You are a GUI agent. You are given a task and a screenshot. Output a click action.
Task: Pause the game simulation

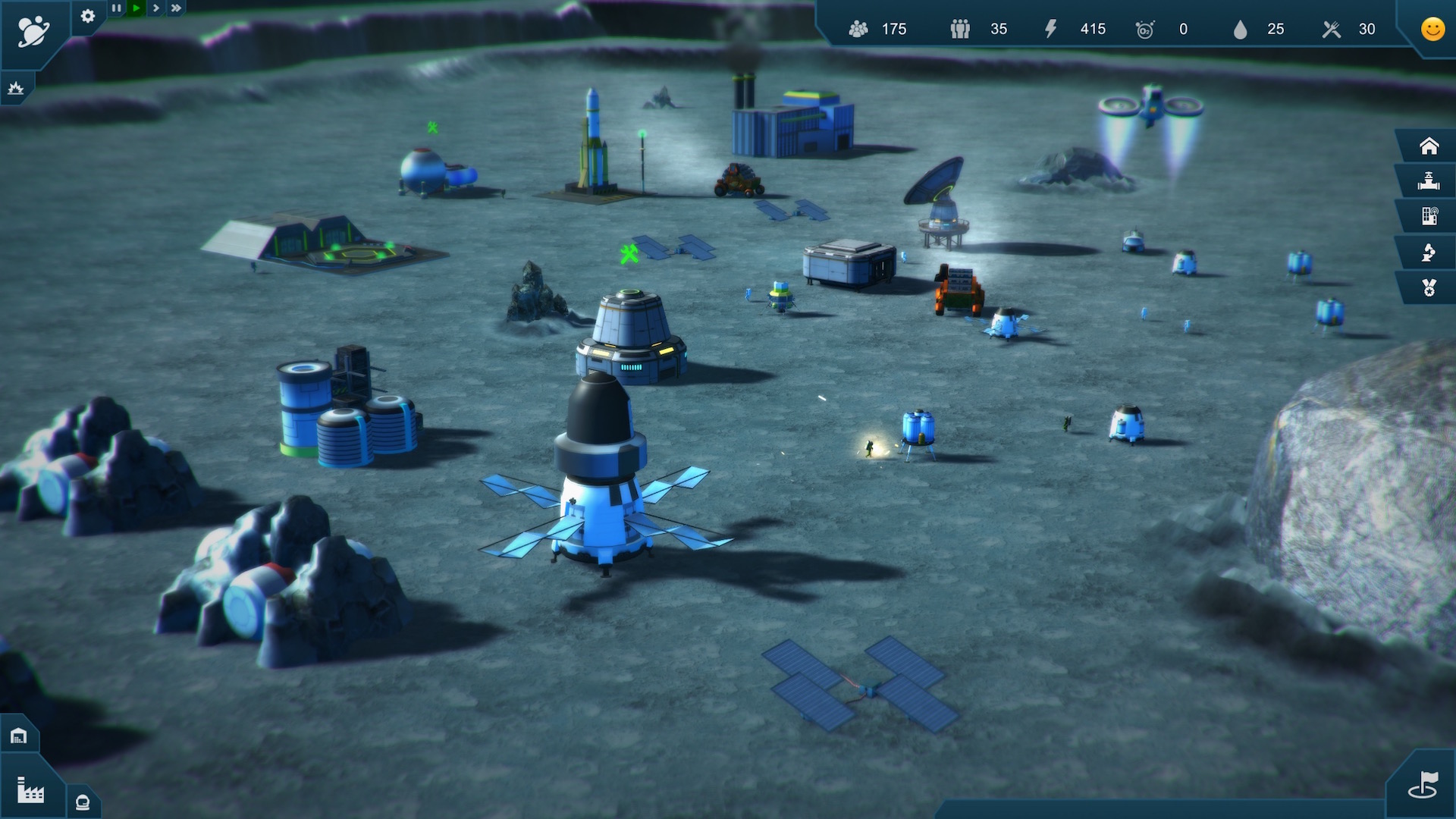(115, 8)
